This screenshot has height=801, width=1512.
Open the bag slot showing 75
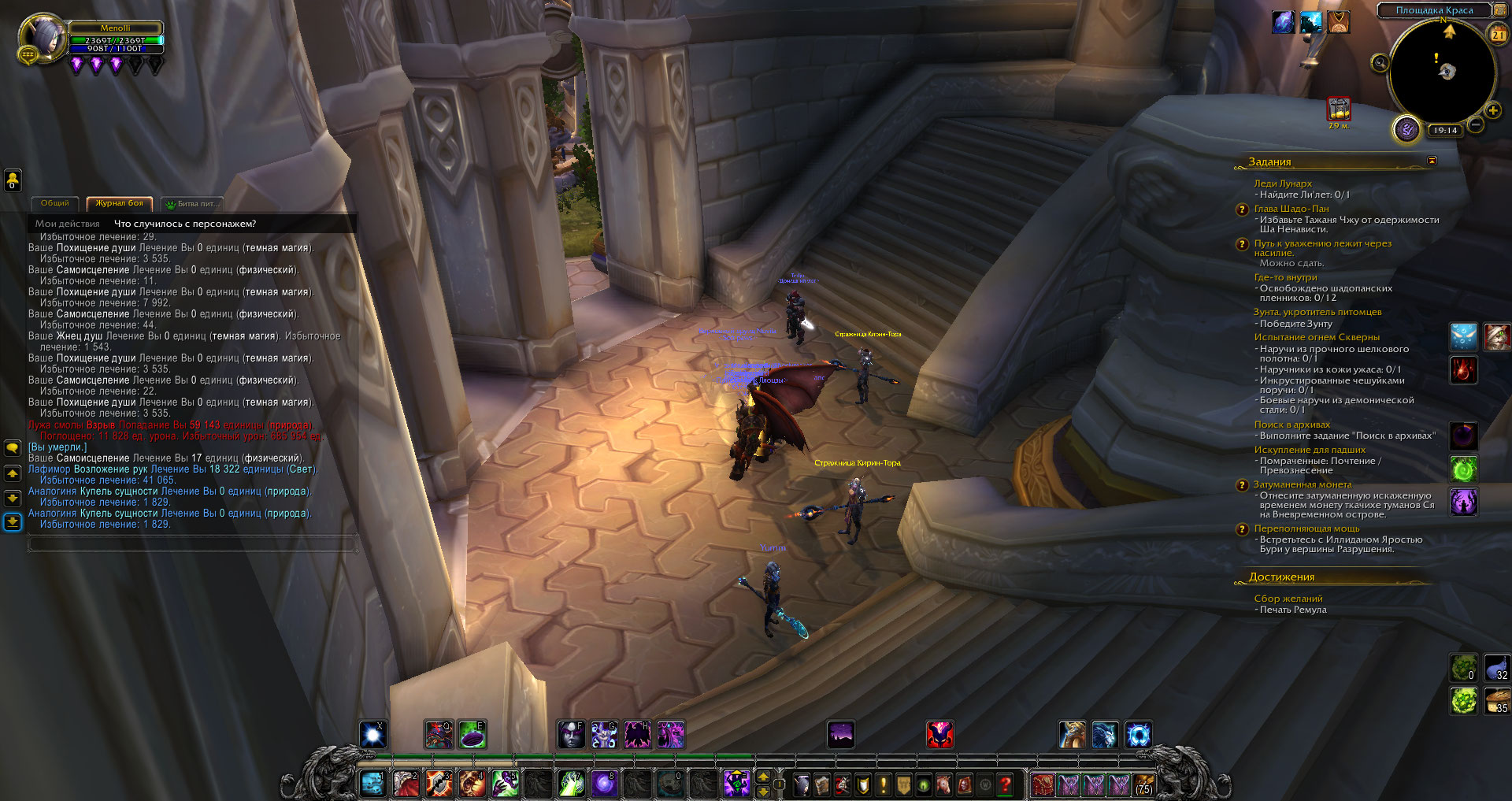pos(1144,784)
